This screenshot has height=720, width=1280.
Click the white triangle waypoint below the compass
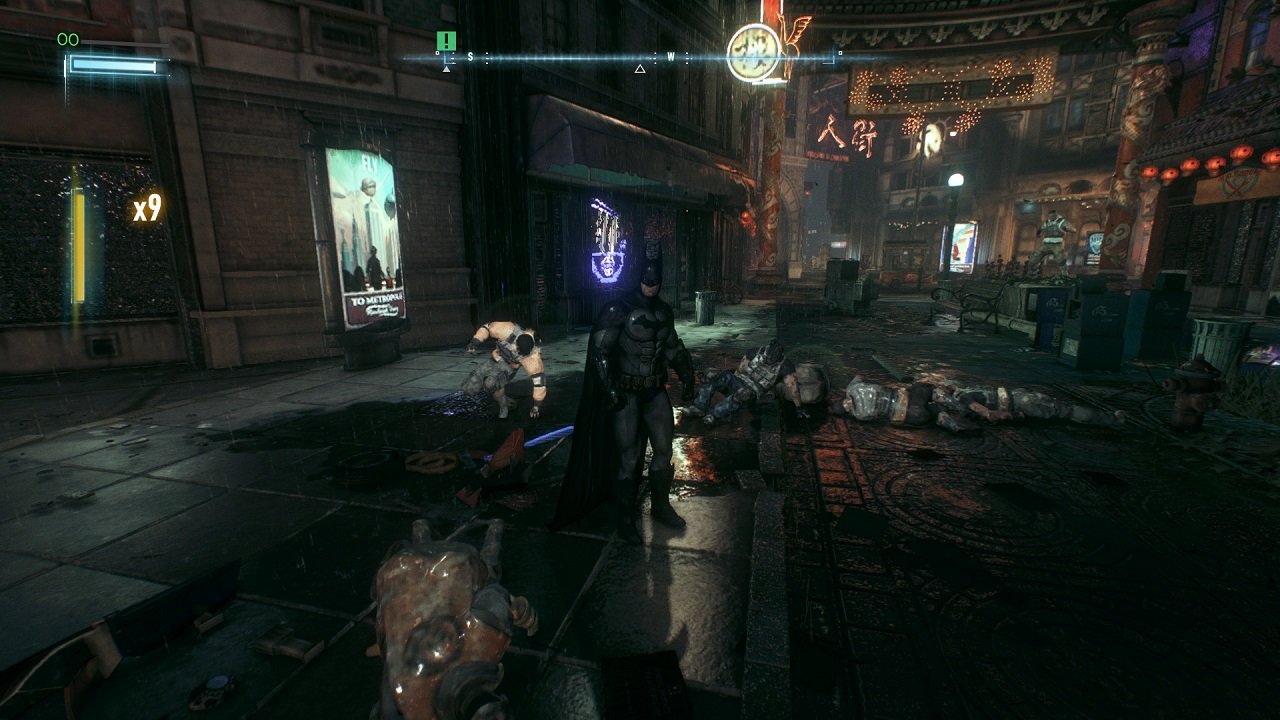coord(446,70)
